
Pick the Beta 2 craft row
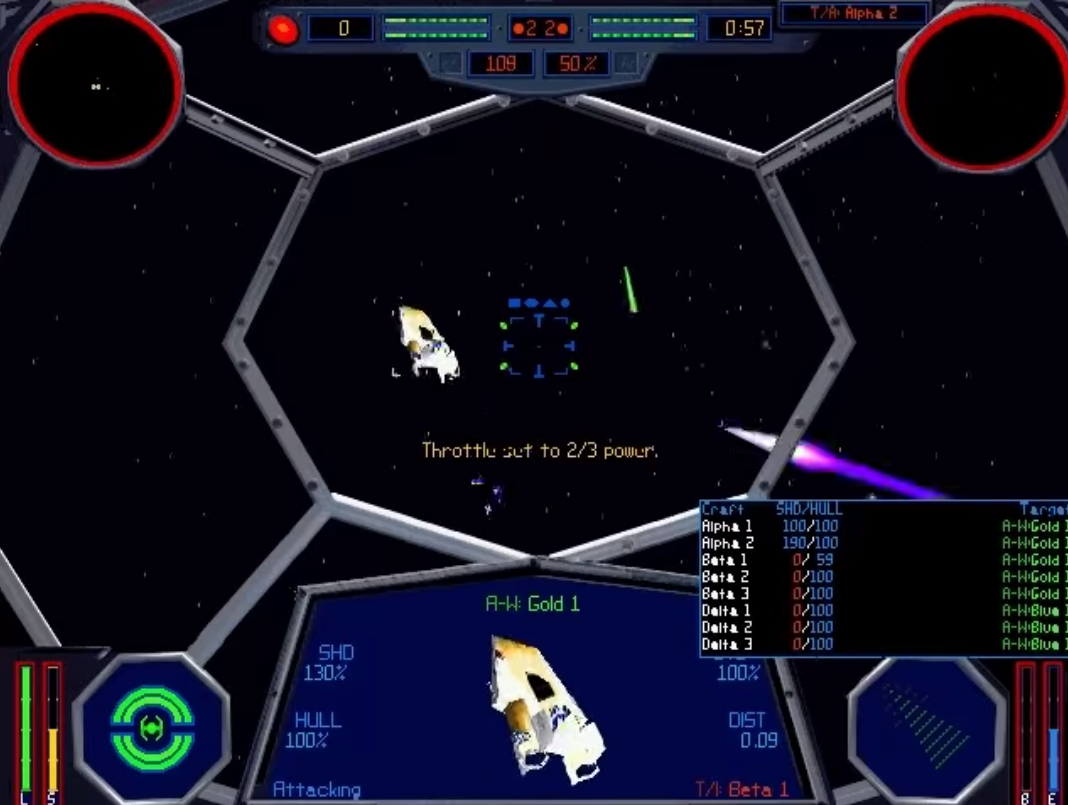725,577
